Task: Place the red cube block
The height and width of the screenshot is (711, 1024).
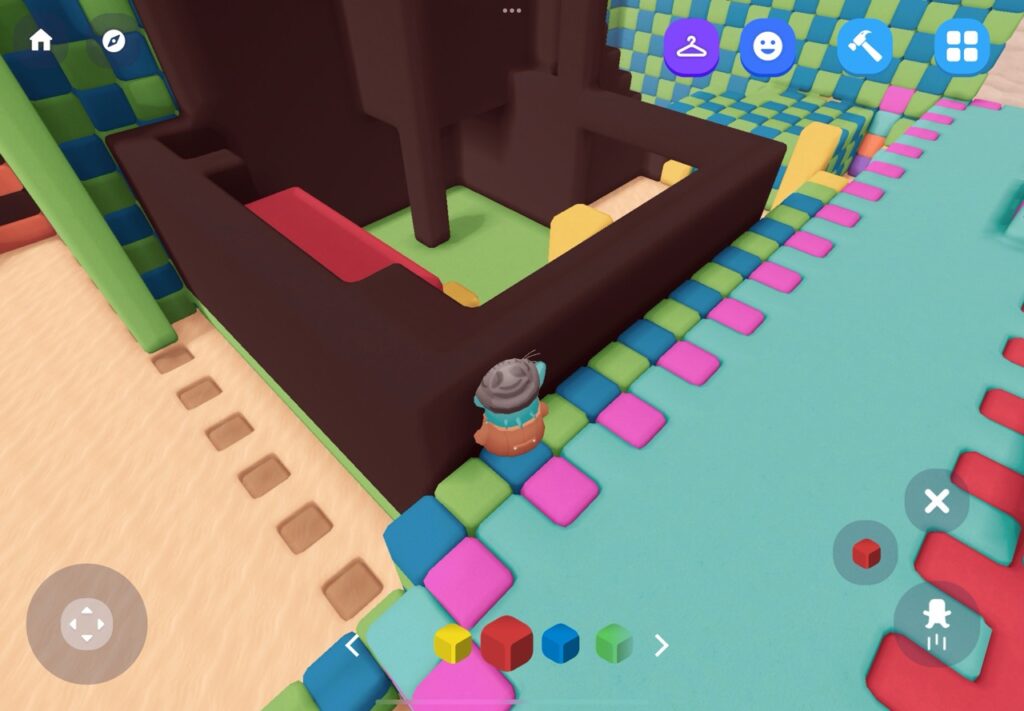Action: point(865,552)
